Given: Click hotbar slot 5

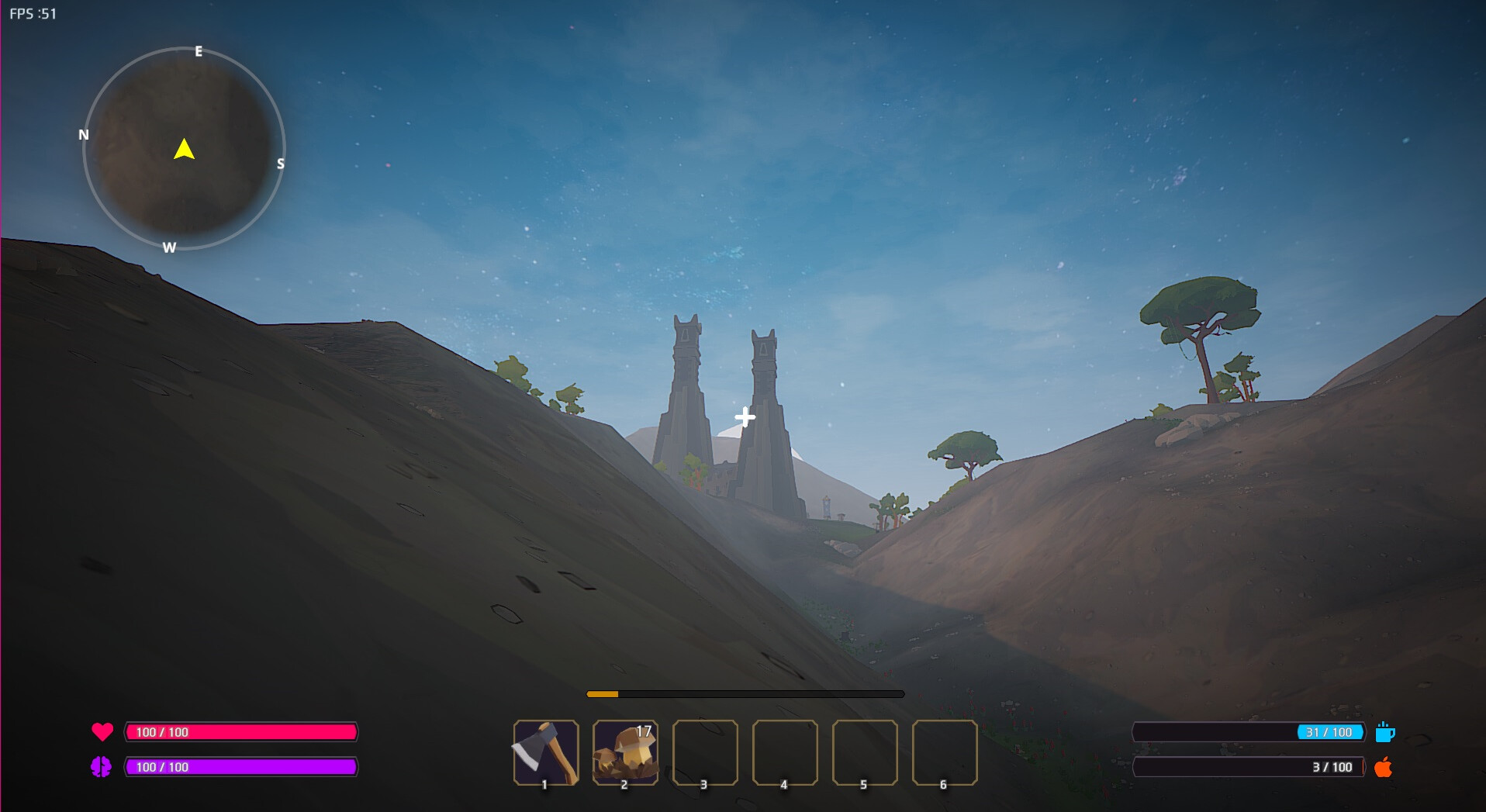Looking at the screenshot, I should 865,752.
